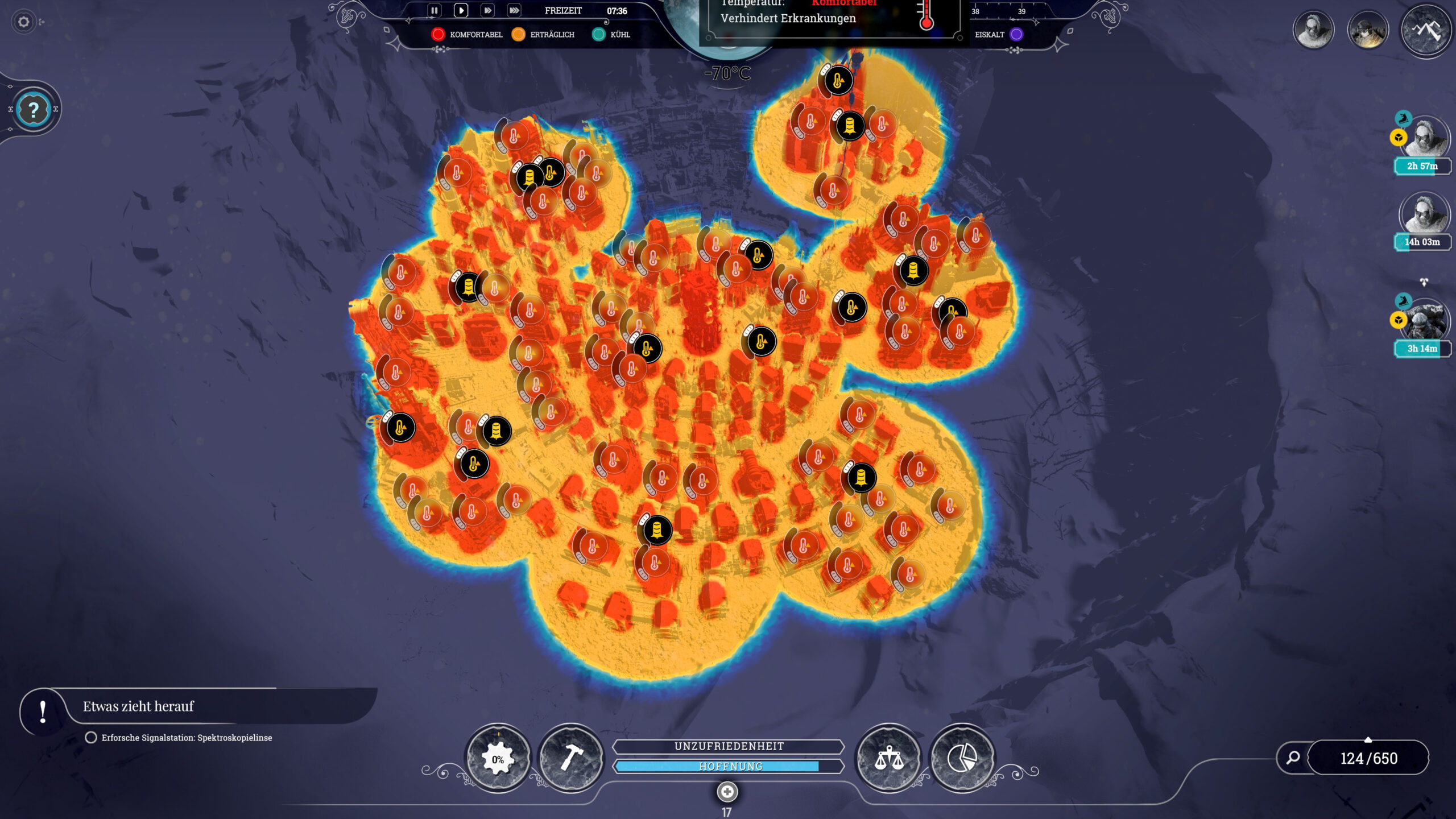
Task: Pause the game speed
Action: pyautogui.click(x=434, y=10)
